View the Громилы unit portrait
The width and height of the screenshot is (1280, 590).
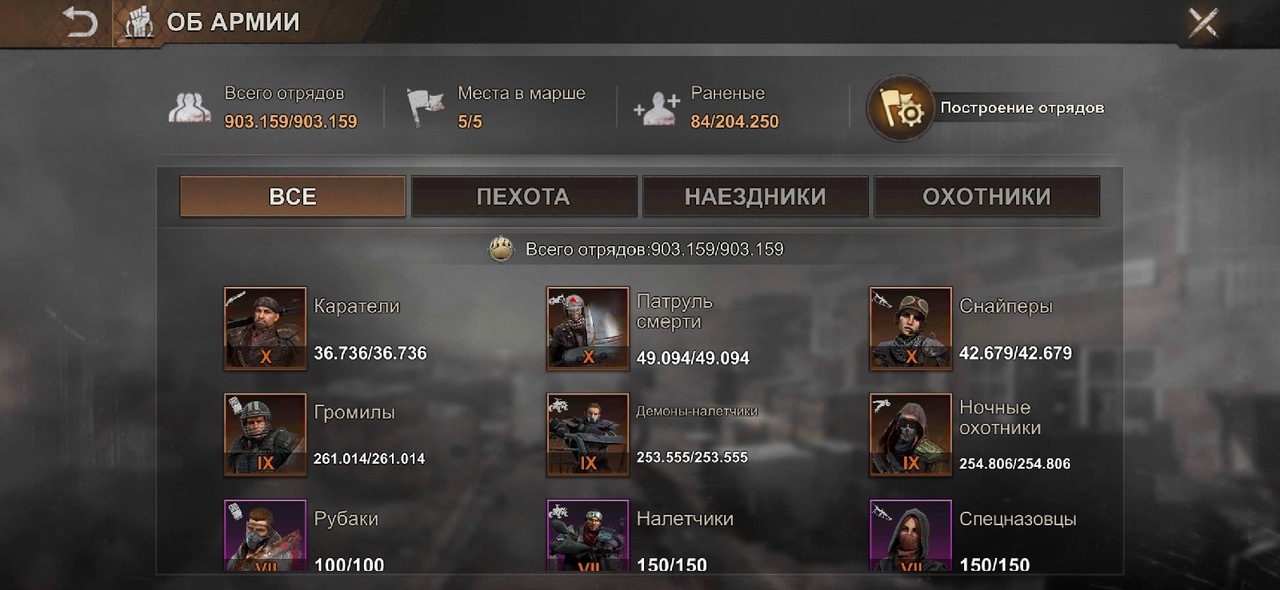(x=265, y=435)
